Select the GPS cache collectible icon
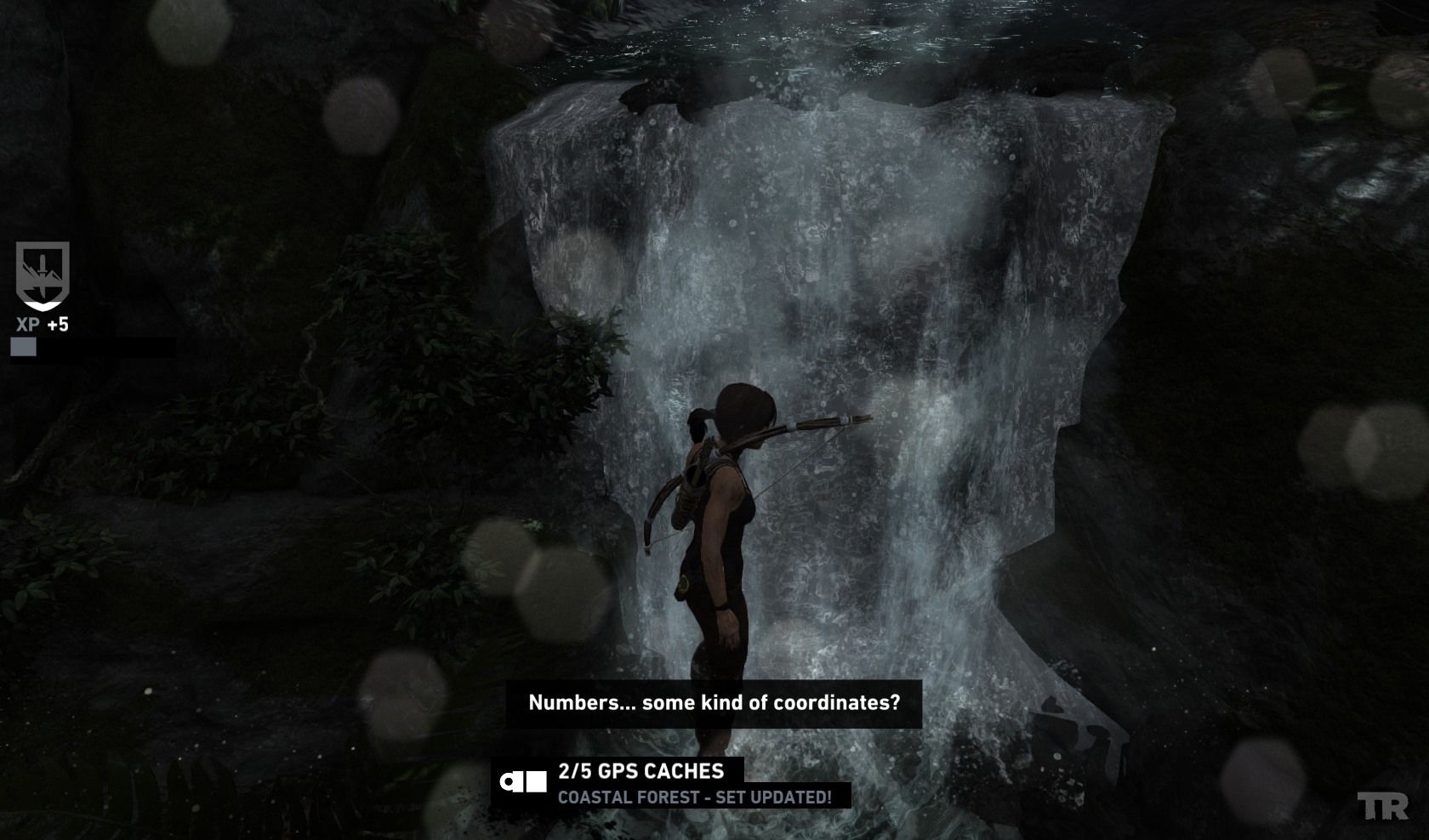 pos(523,781)
